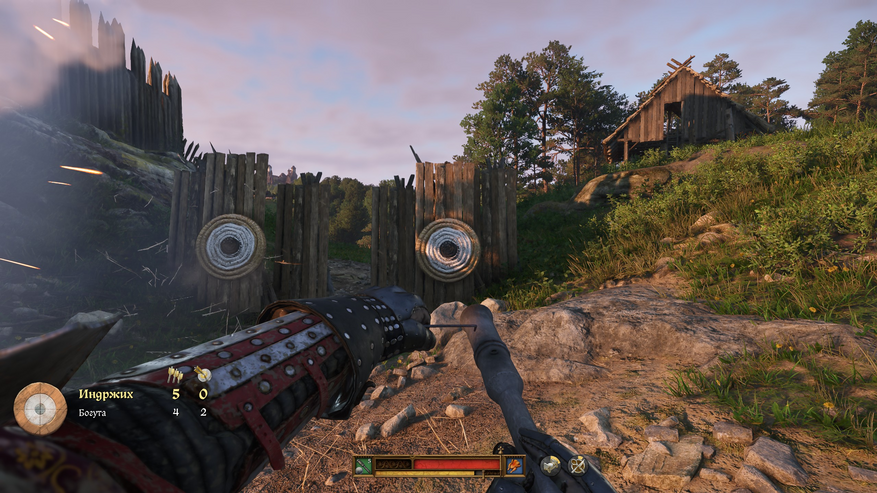Viewport: 877px width, 493px height.
Task: Click the round archery target contest icon
Action: [x=40, y=405]
